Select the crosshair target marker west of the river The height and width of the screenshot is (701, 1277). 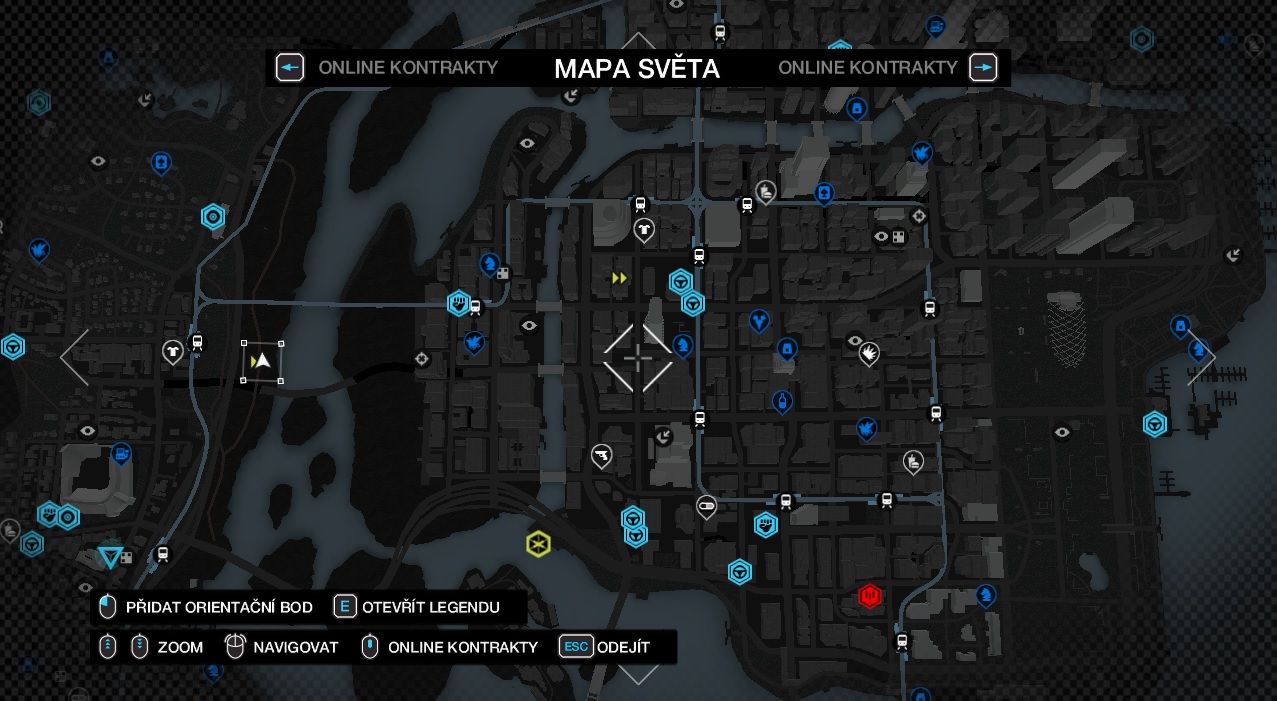[x=422, y=358]
